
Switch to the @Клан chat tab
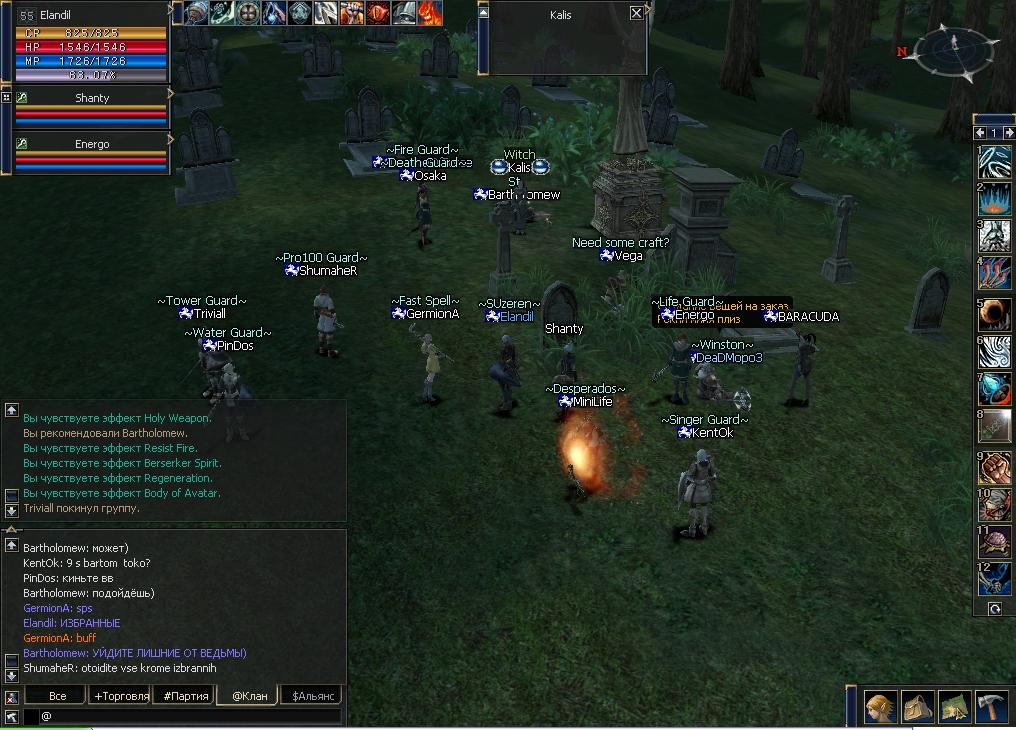click(x=249, y=696)
